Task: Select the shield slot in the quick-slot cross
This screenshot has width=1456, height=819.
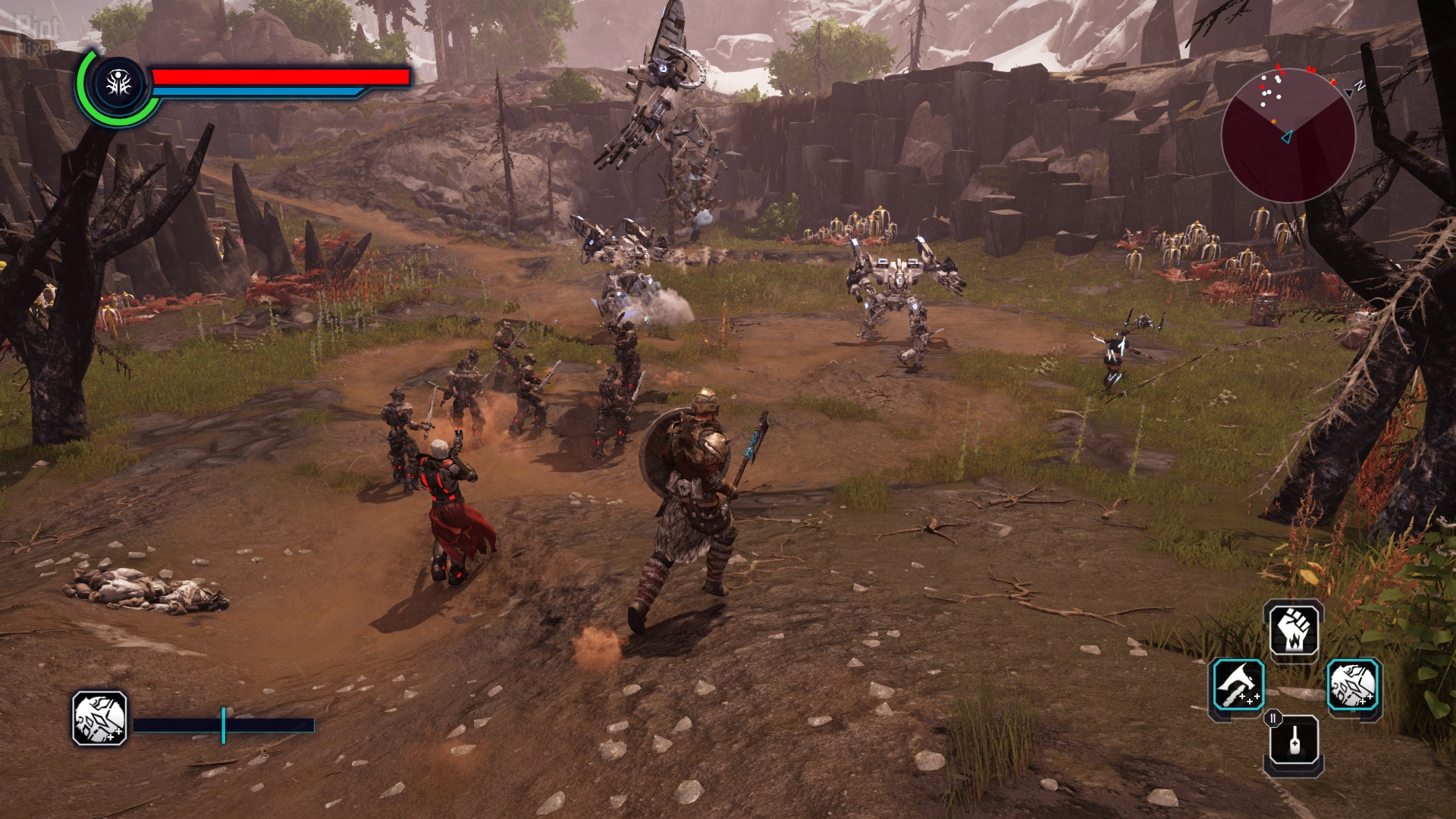Action: [1353, 686]
